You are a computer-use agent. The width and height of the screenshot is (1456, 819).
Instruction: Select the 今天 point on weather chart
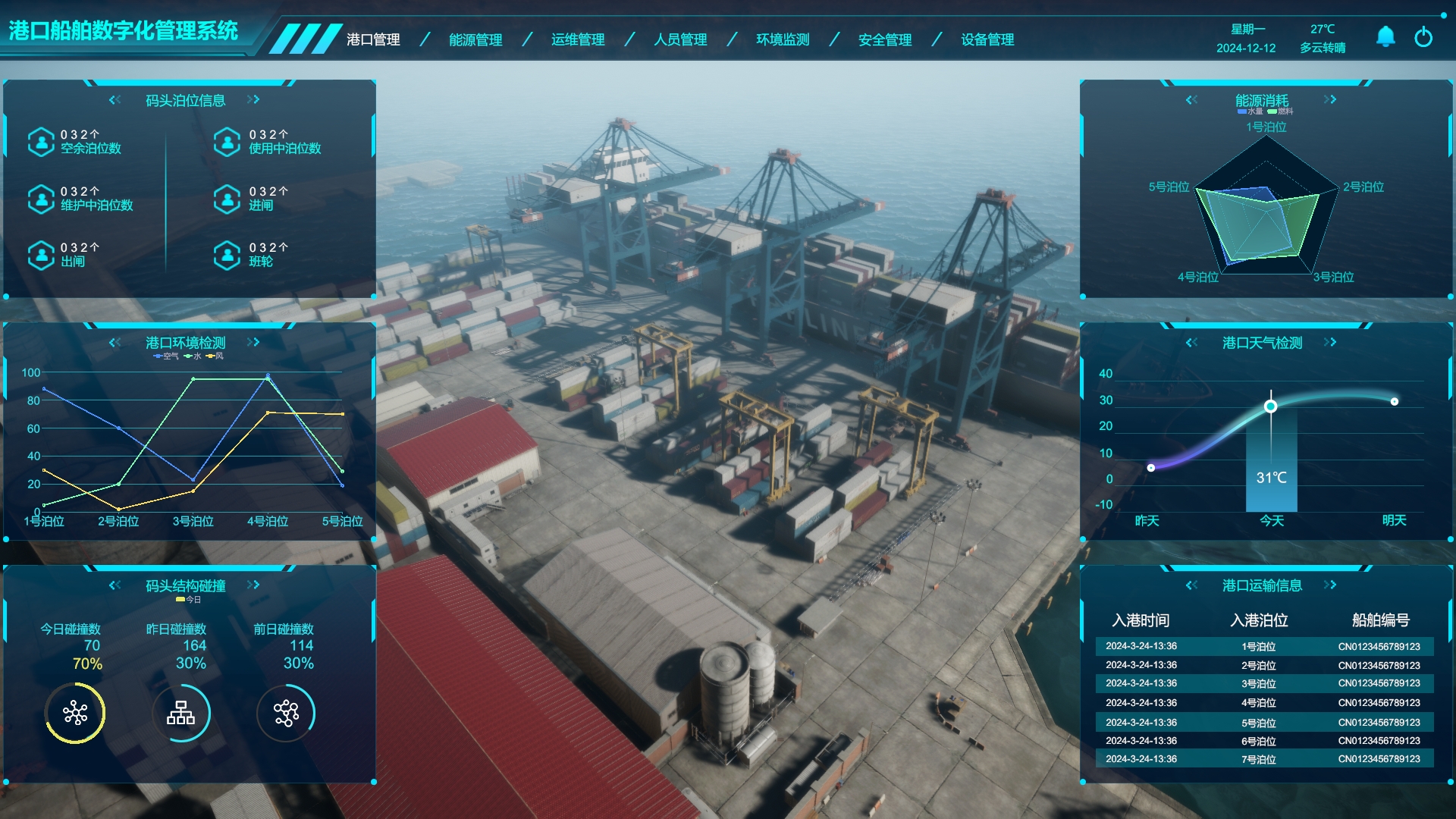click(x=1271, y=406)
